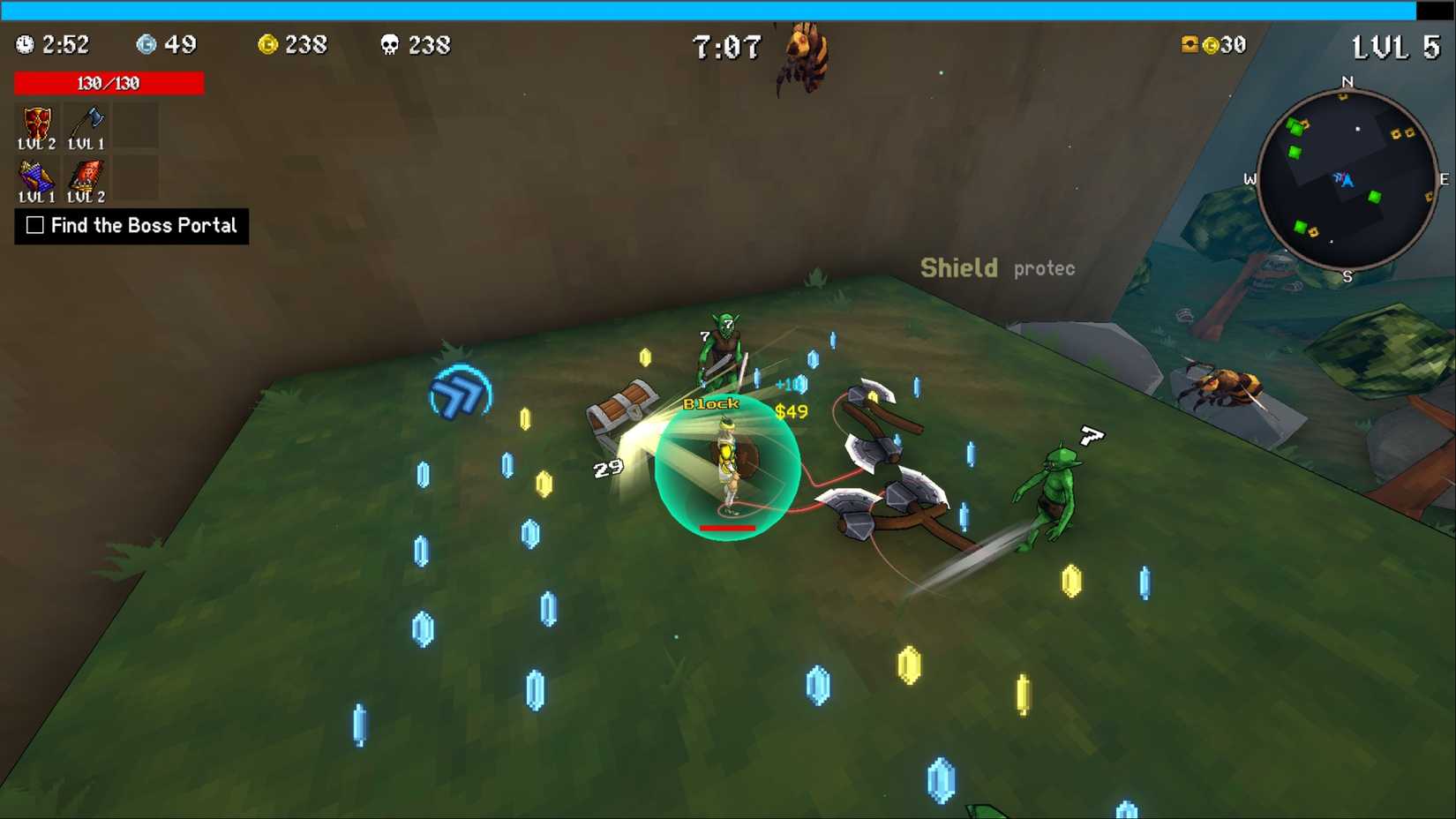This screenshot has height=819, width=1456.
Task: Click the clock icon next to the timer
Action: point(23,45)
